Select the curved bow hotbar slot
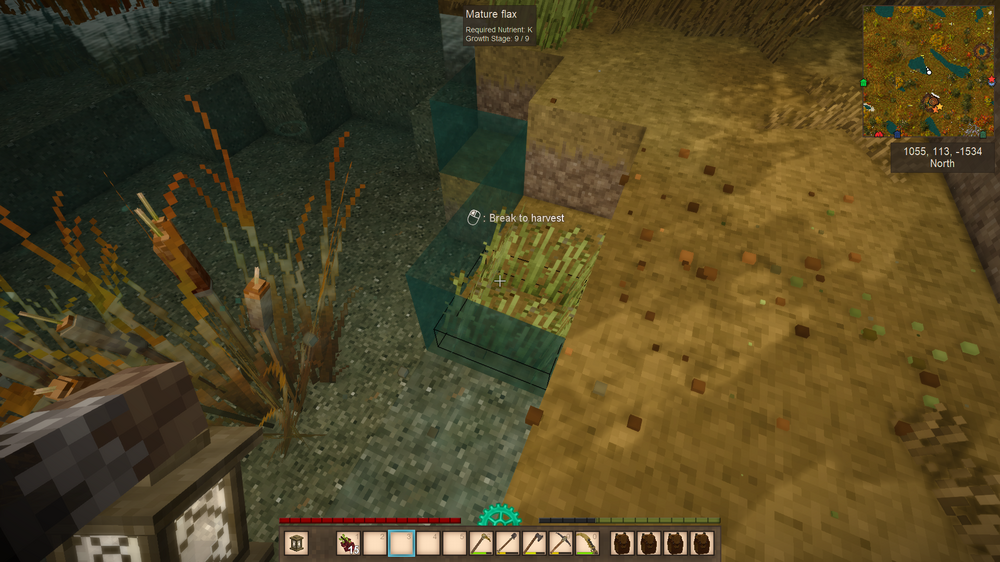The width and height of the screenshot is (1000, 562). click(587, 543)
